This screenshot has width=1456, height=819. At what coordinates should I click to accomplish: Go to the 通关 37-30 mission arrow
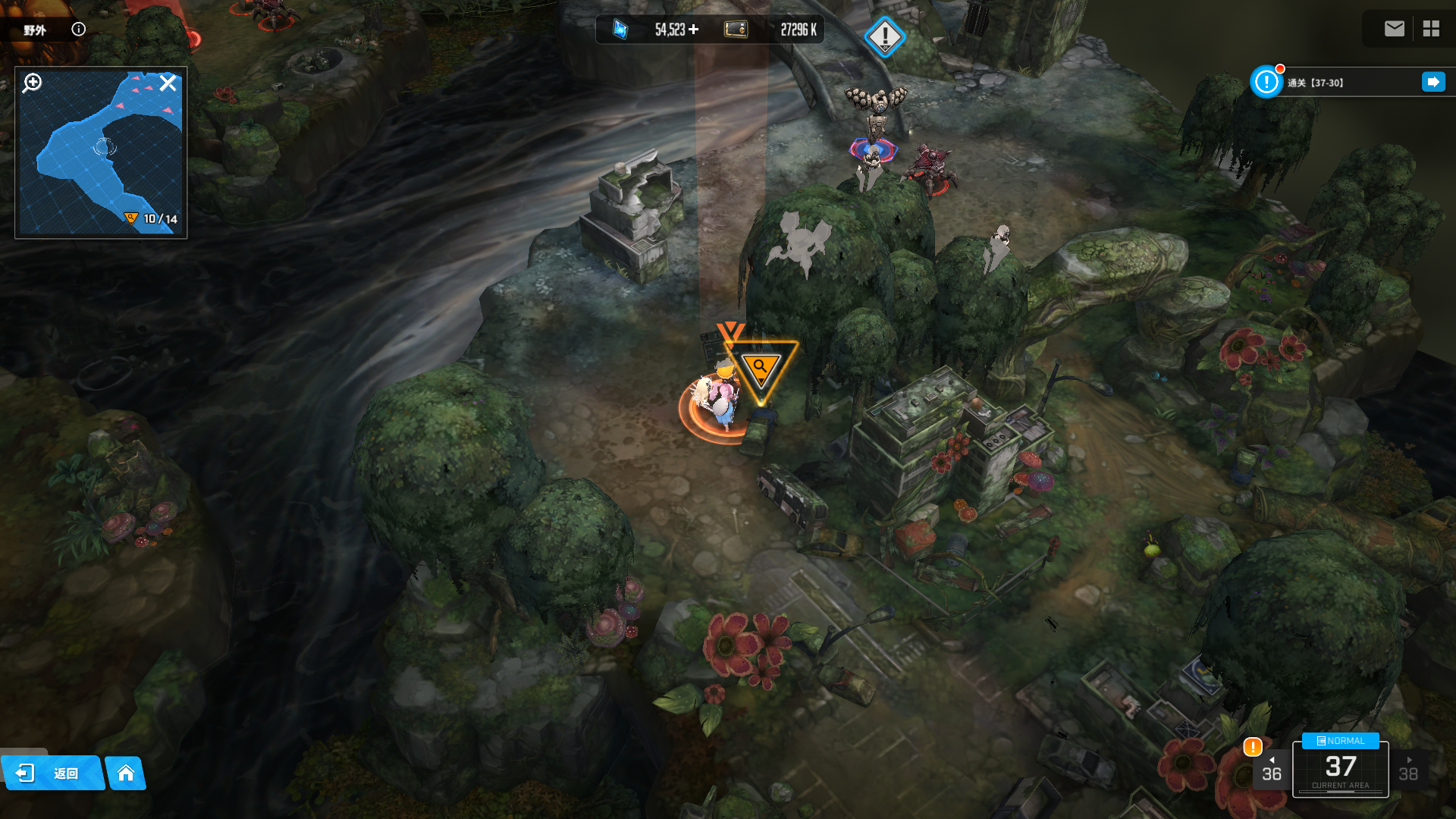(1433, 82)
